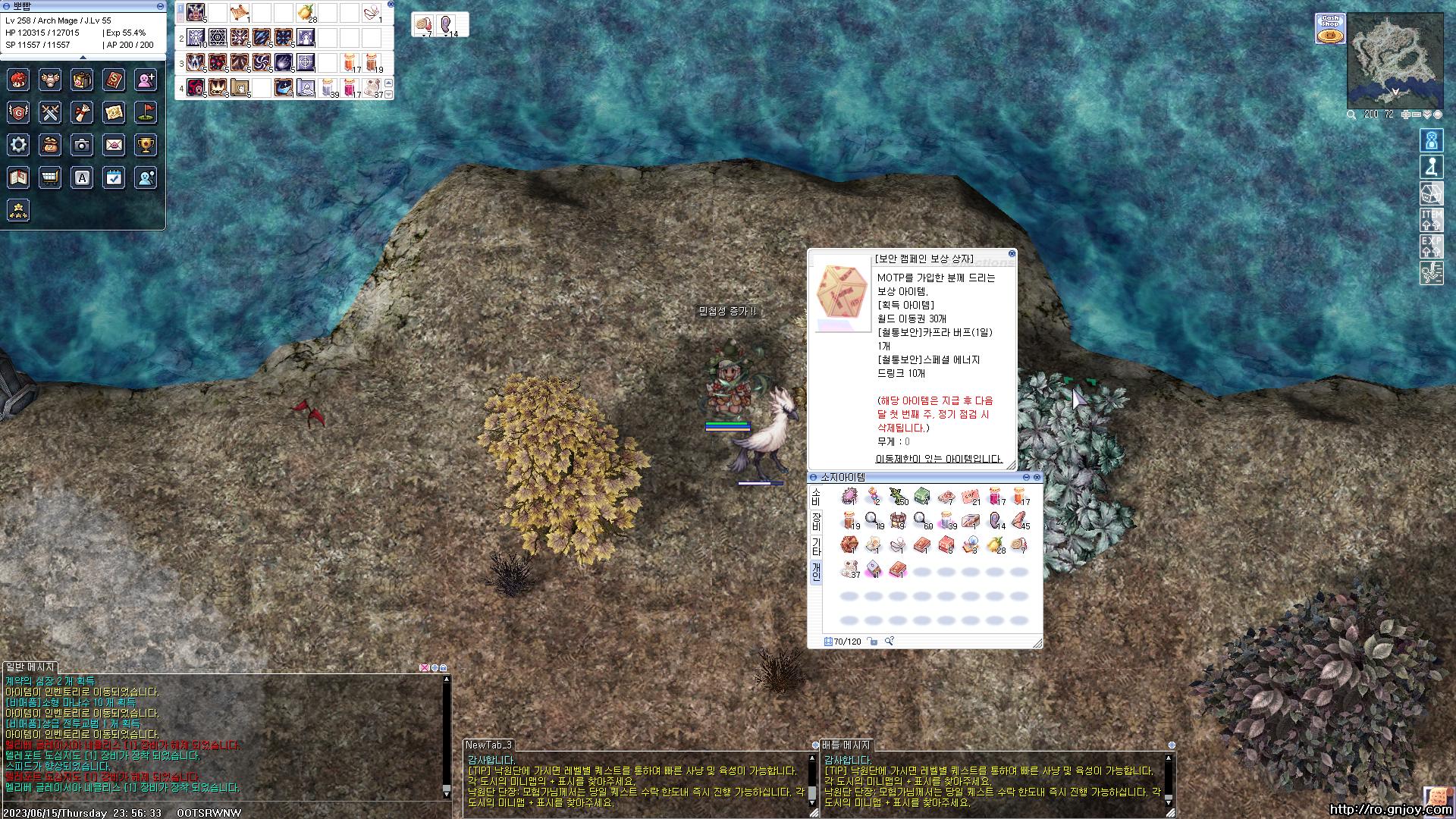Toggle the EXP boost status icon
1456x819 pixels.
1431,246
